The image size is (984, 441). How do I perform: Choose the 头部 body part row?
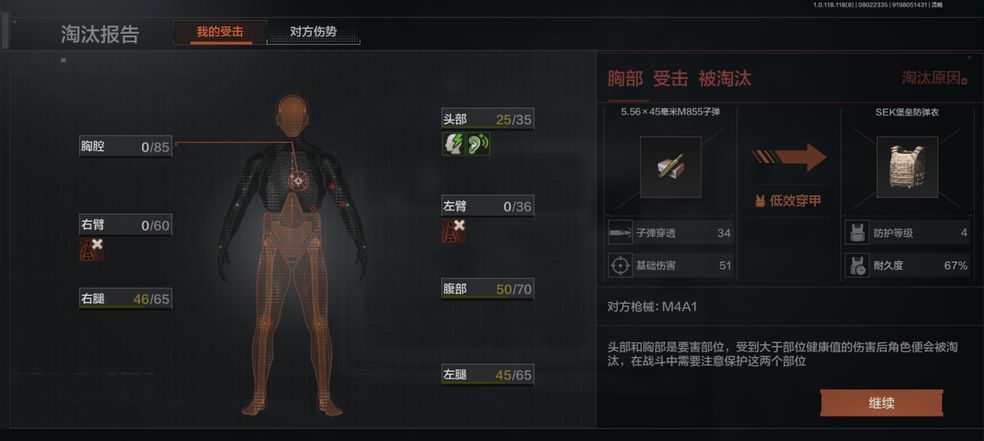488,120
